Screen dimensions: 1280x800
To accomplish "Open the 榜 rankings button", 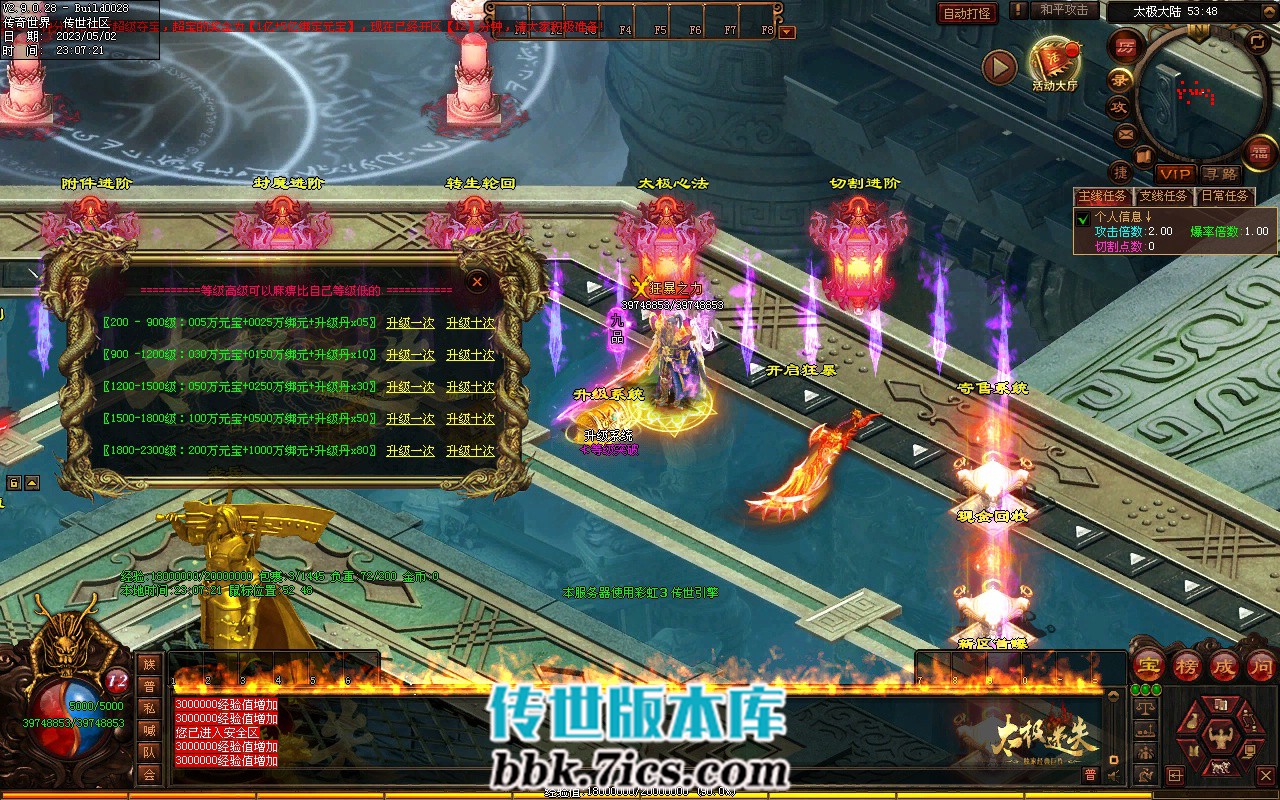I will (x=1186, y=664).
